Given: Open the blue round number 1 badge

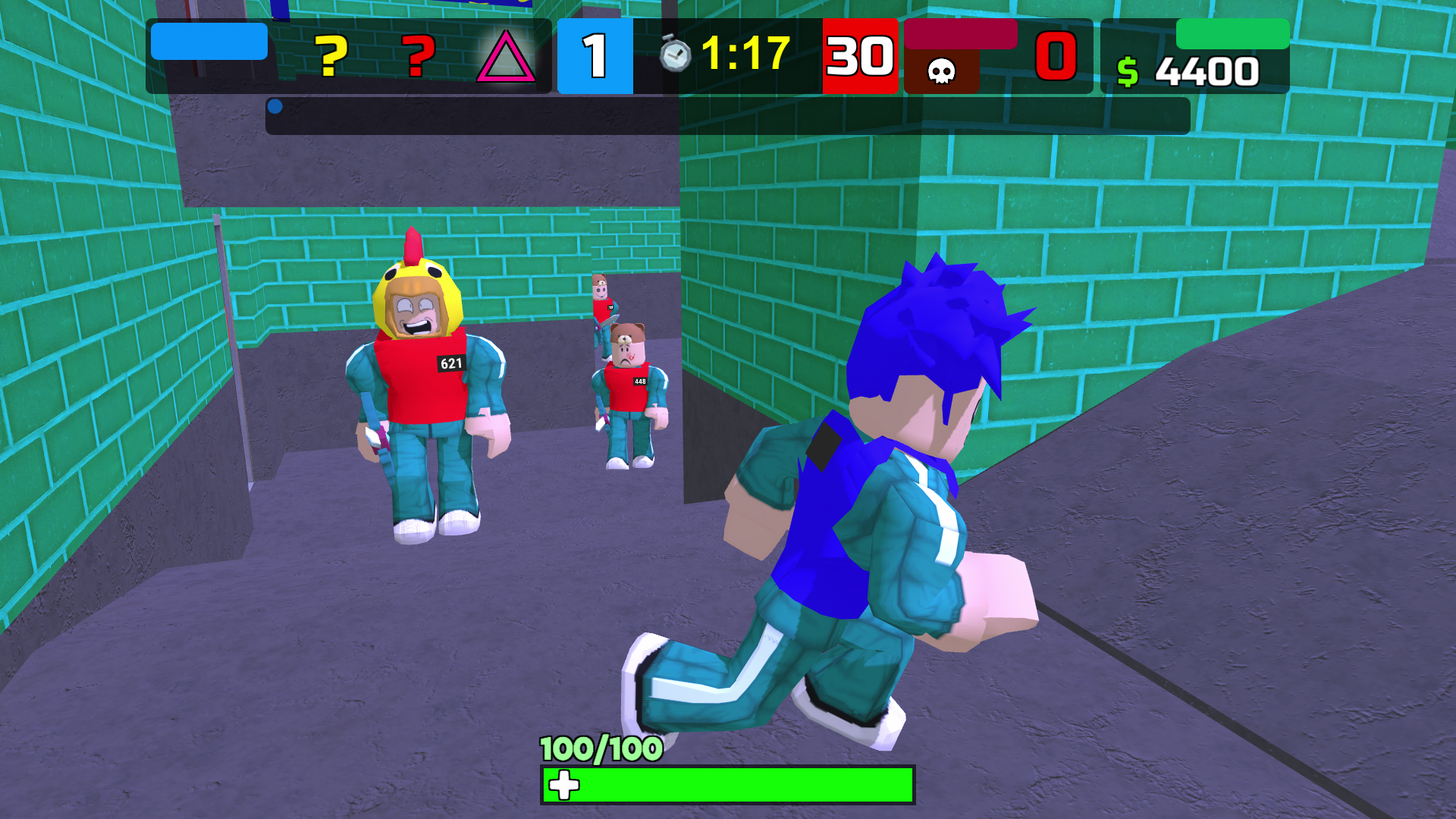Looking at the screenshot, I should coord(594,57).
